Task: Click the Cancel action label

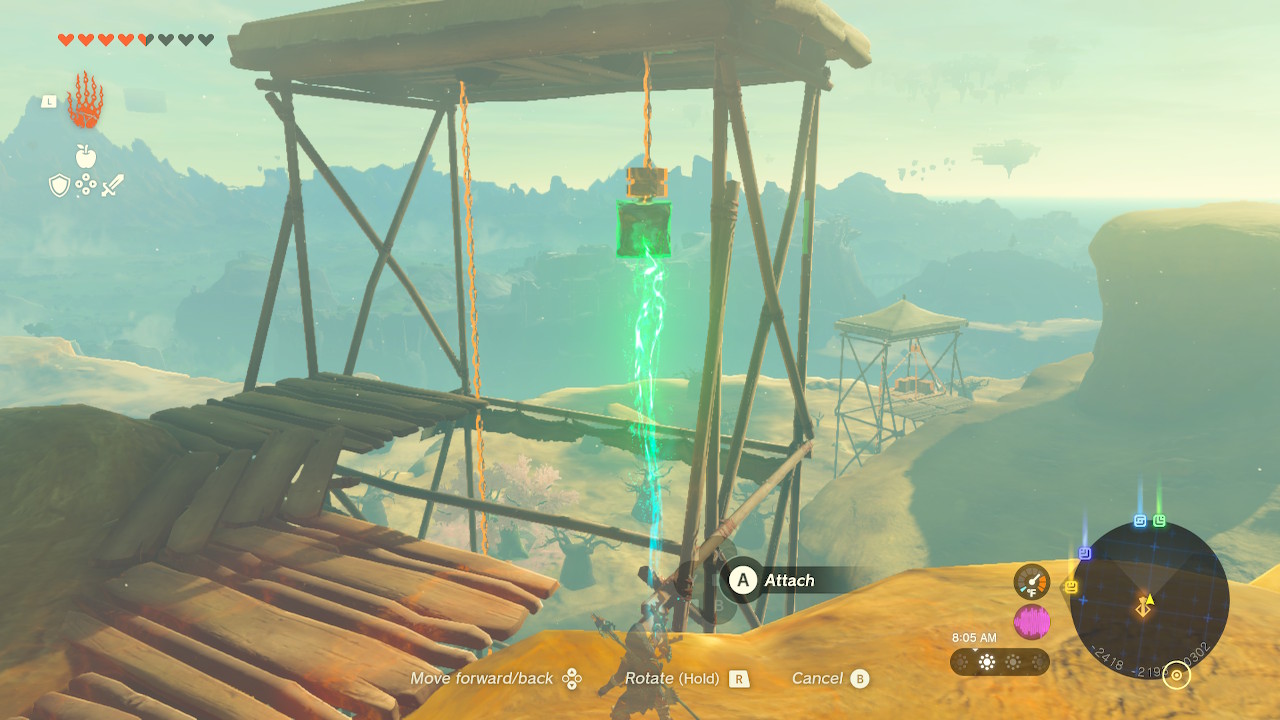Action: pyautogui.click(x=817, y=678)
